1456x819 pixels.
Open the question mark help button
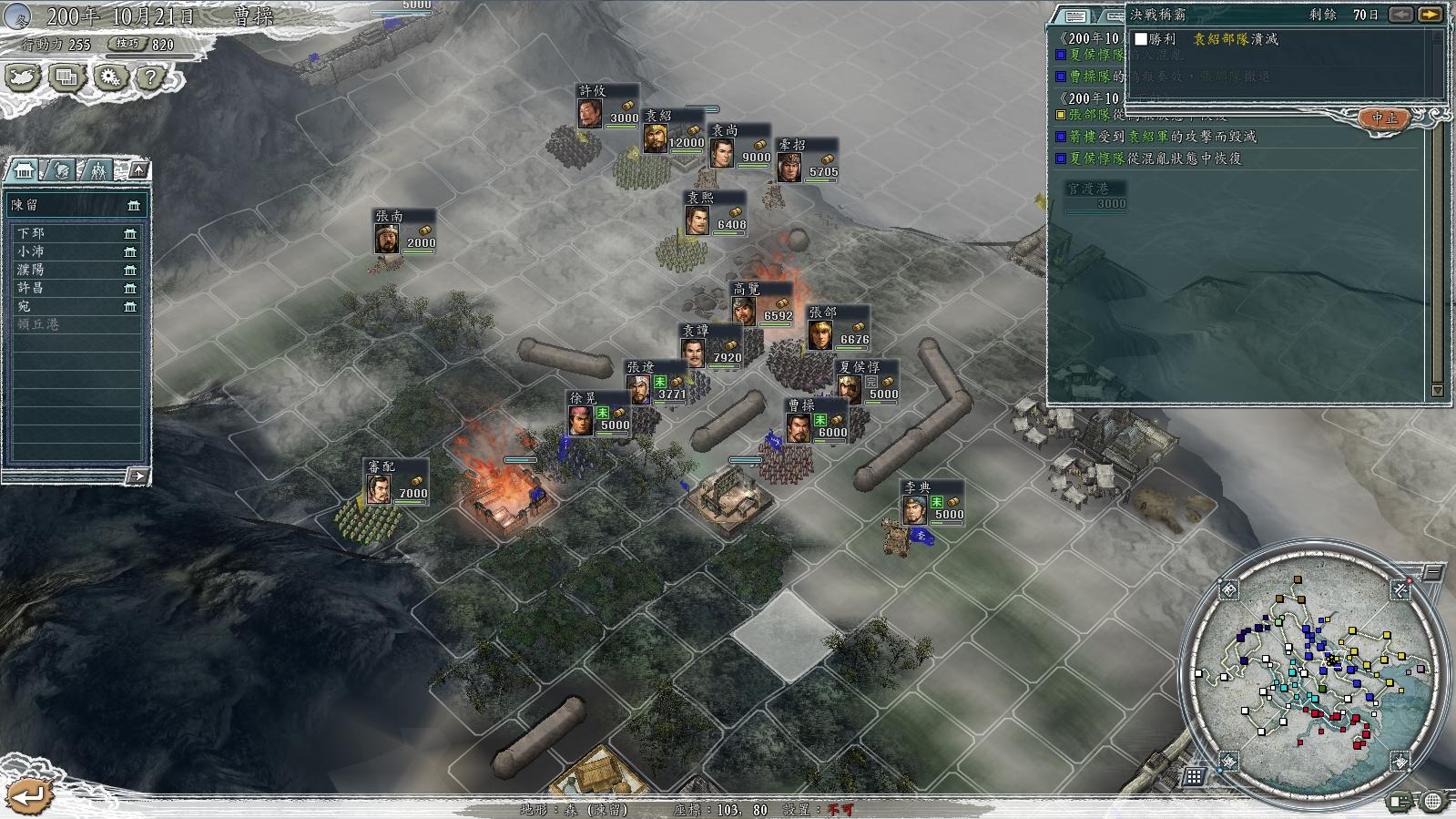[150, 77]
